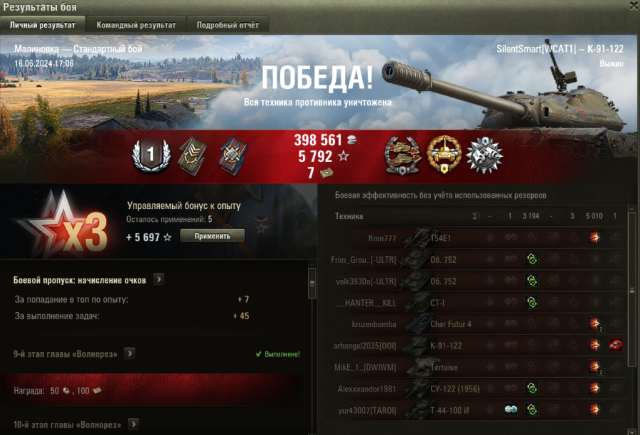The width and height of the screenshot is (640, 435).
Task: Expand the 9-й этап главы «Волнорез» arrow
Action: pyautogui.click(x=129, y=353)
